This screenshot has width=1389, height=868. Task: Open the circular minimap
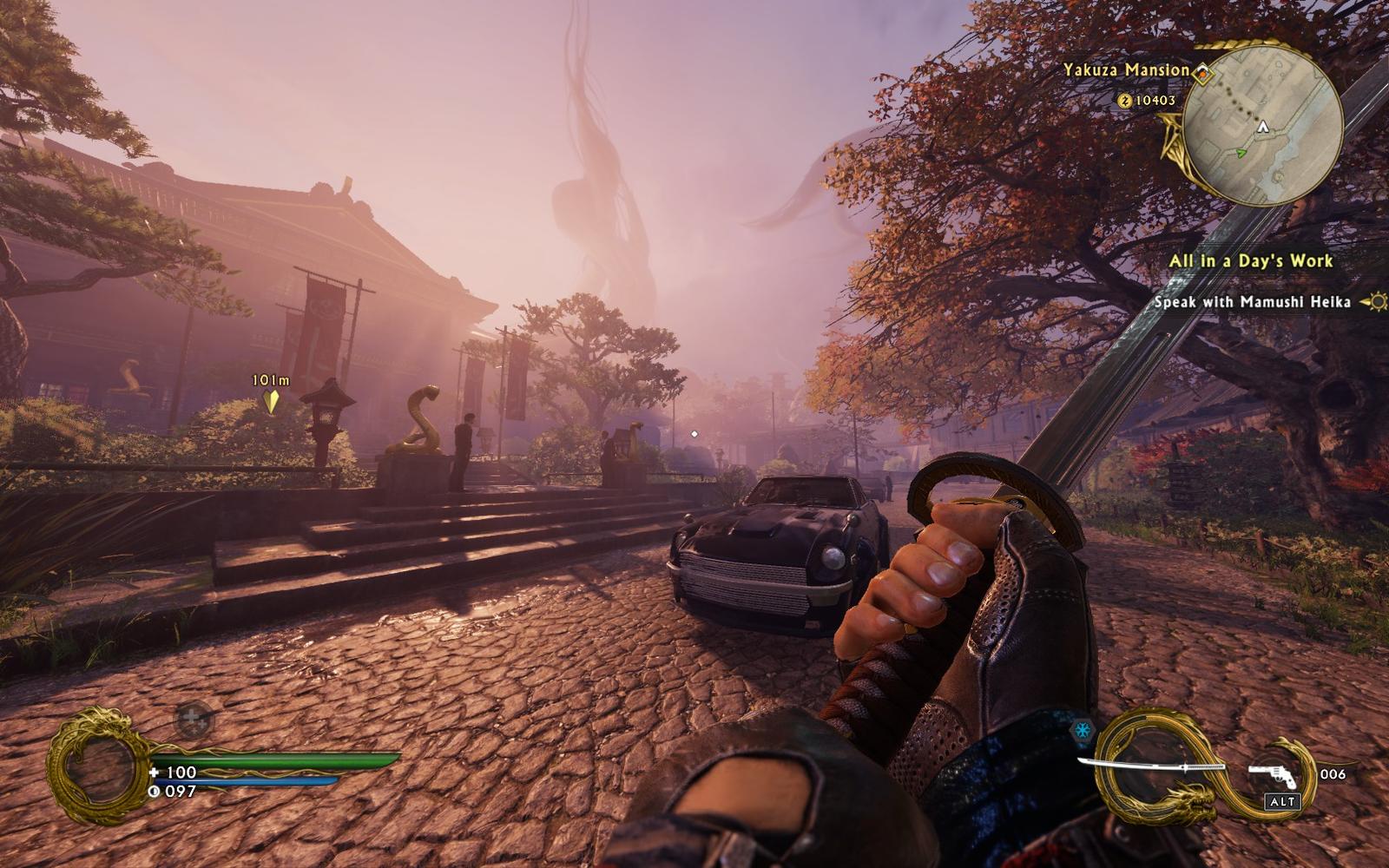click(x=1265, y=127)
